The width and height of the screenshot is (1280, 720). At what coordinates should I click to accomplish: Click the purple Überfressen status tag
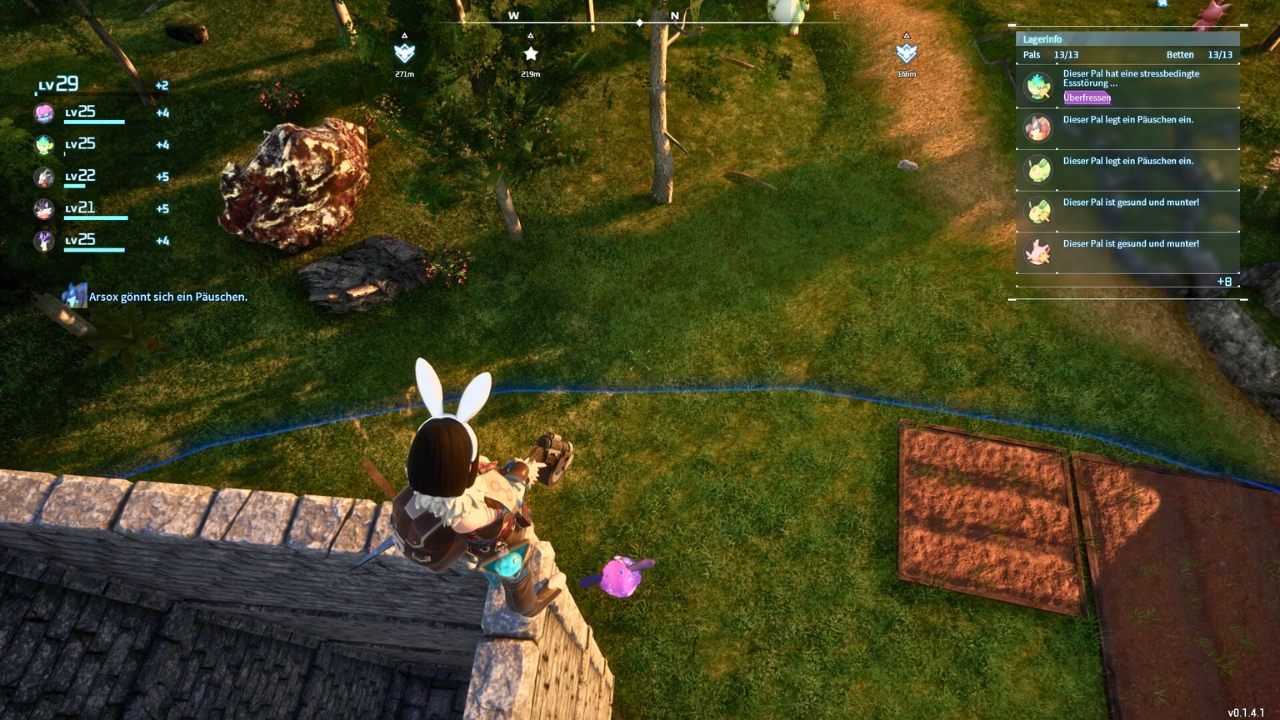pos(1087,98)
